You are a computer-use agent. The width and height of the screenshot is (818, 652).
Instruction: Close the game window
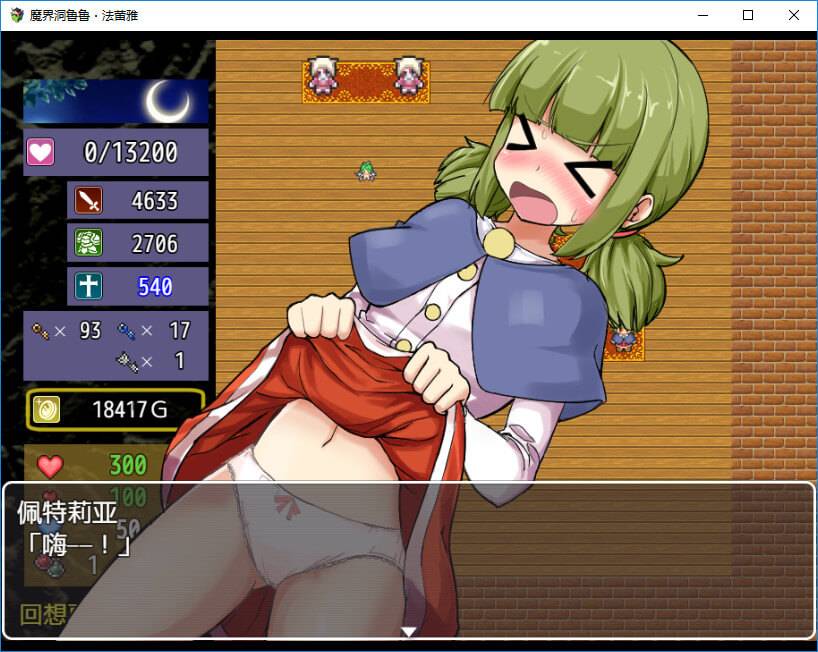click(794, 15)
